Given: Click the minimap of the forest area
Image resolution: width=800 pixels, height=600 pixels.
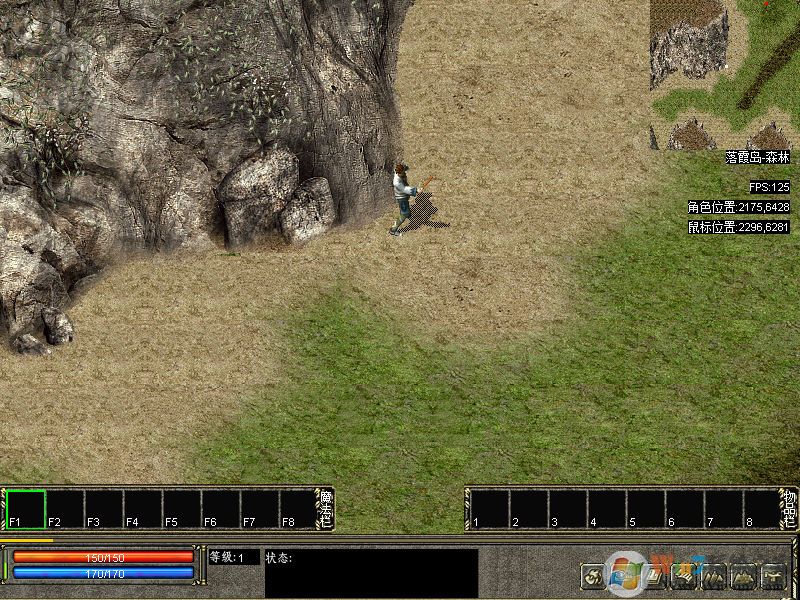Looking at the screenshot, I should [724, 74].
